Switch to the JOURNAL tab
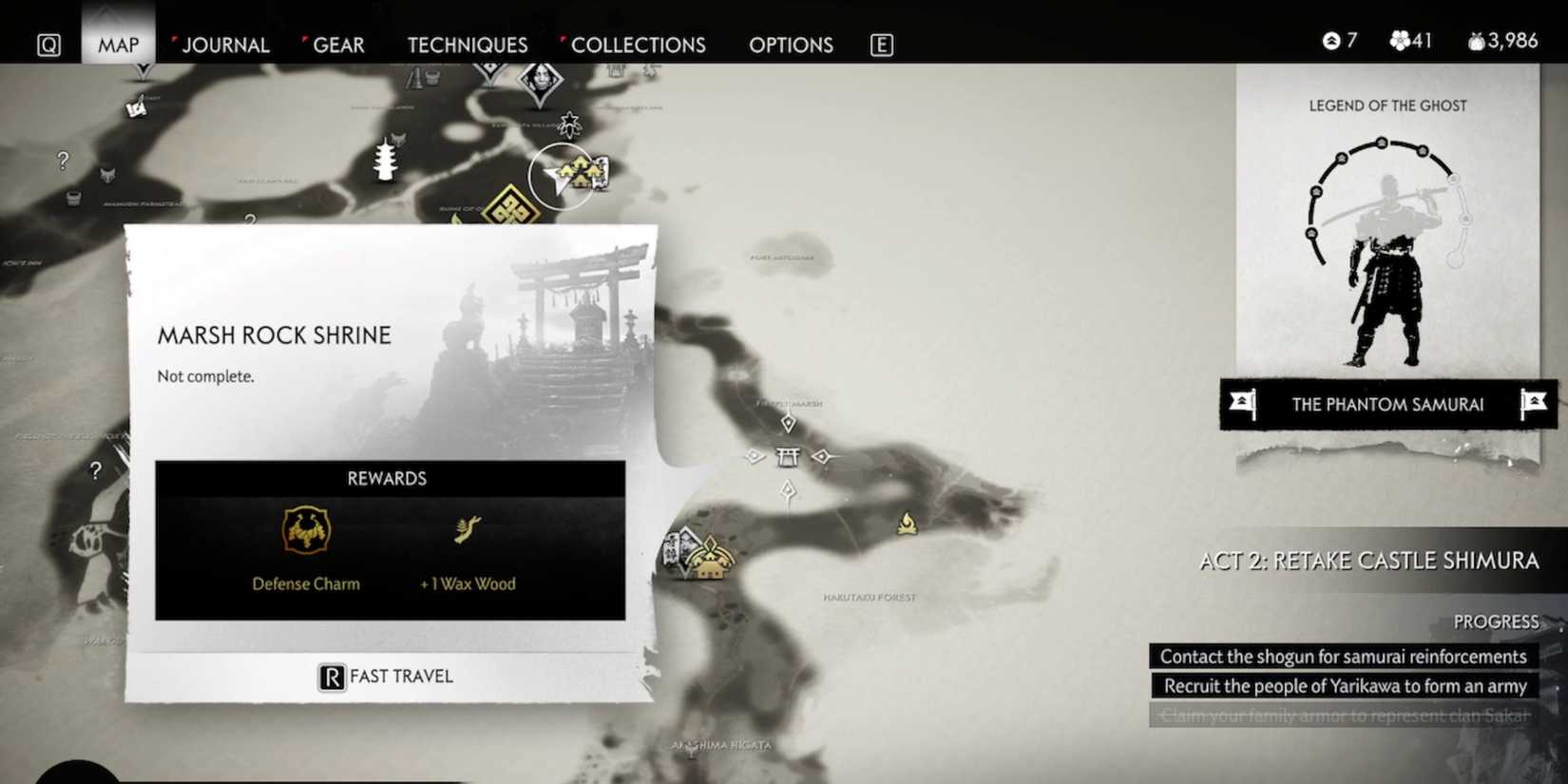This screenshot has width=1568, height=784. [227, 44]
